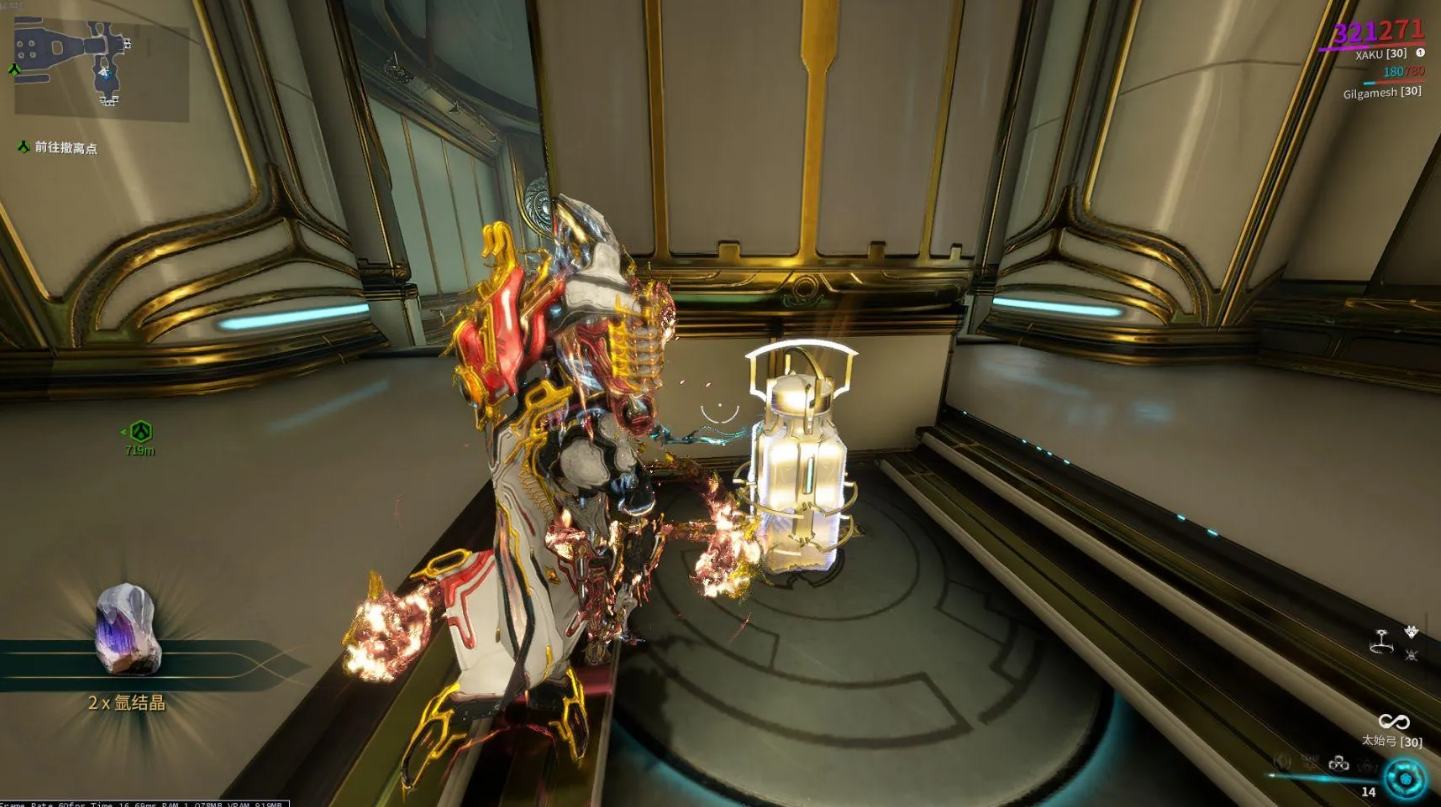The image size is (1441, 807).
Task: Click the infinity ammo symbol icon
Action: tap(1393, 721)
